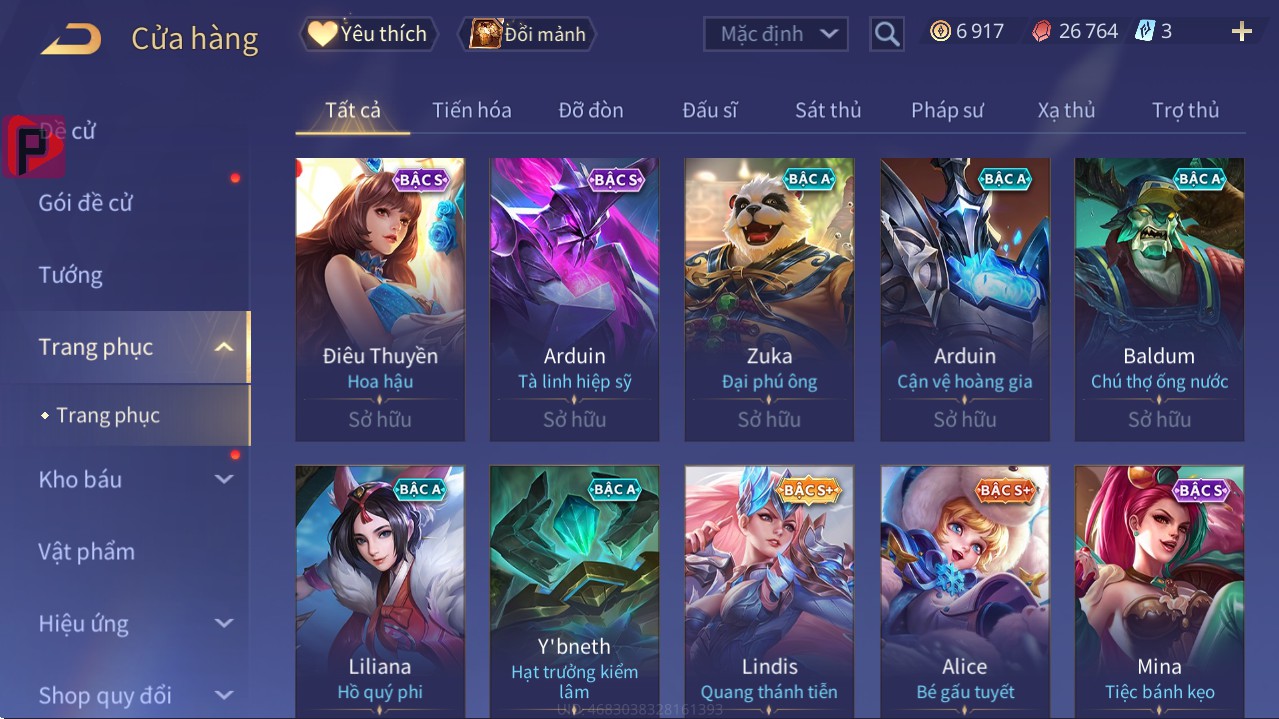This screenshot has width=1279, height=719.
Task: Open the Yêu thích favorites list
Action: pos(368,33)
